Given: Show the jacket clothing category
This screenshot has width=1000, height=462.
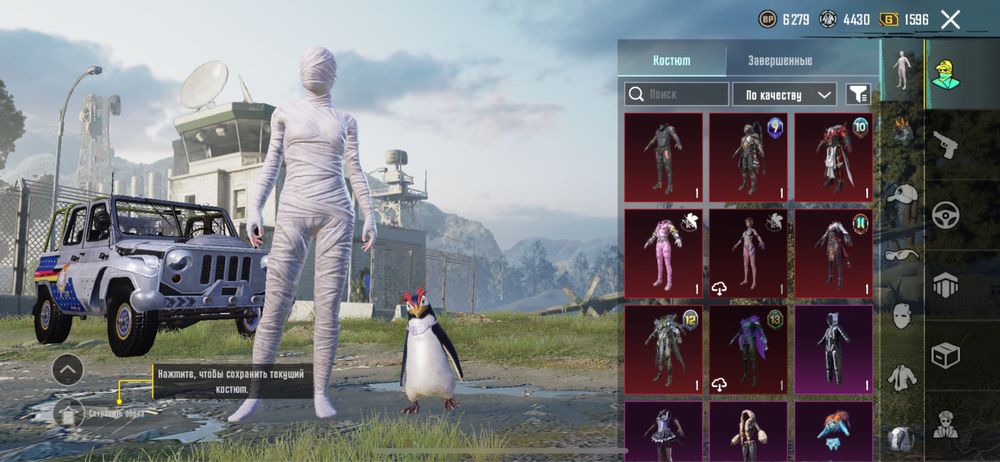Looking at the screenshot, I should (x=902, y=376).
